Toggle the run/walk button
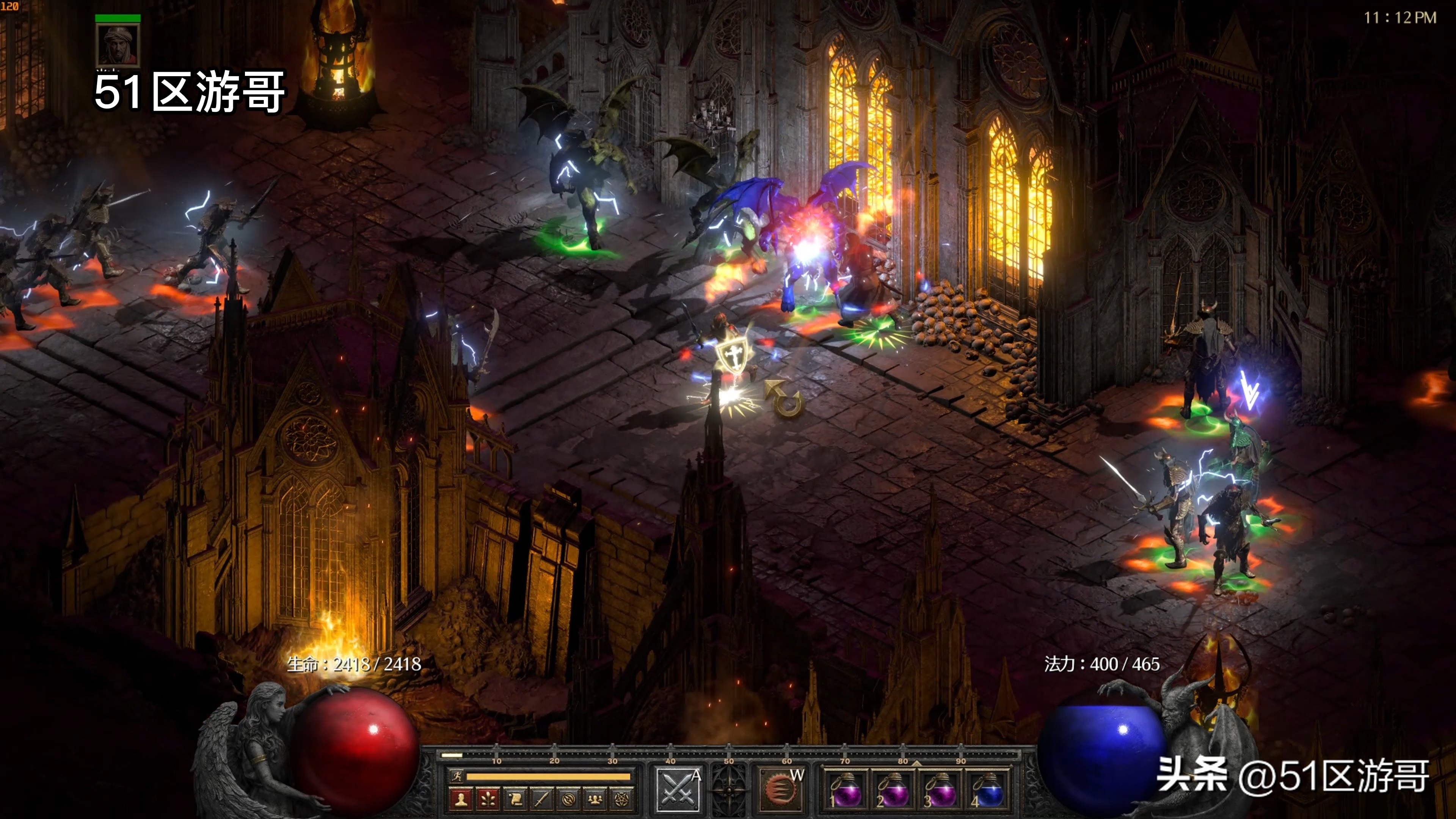1456x819 pixels. pyautogui.click(x=455, y=777)
